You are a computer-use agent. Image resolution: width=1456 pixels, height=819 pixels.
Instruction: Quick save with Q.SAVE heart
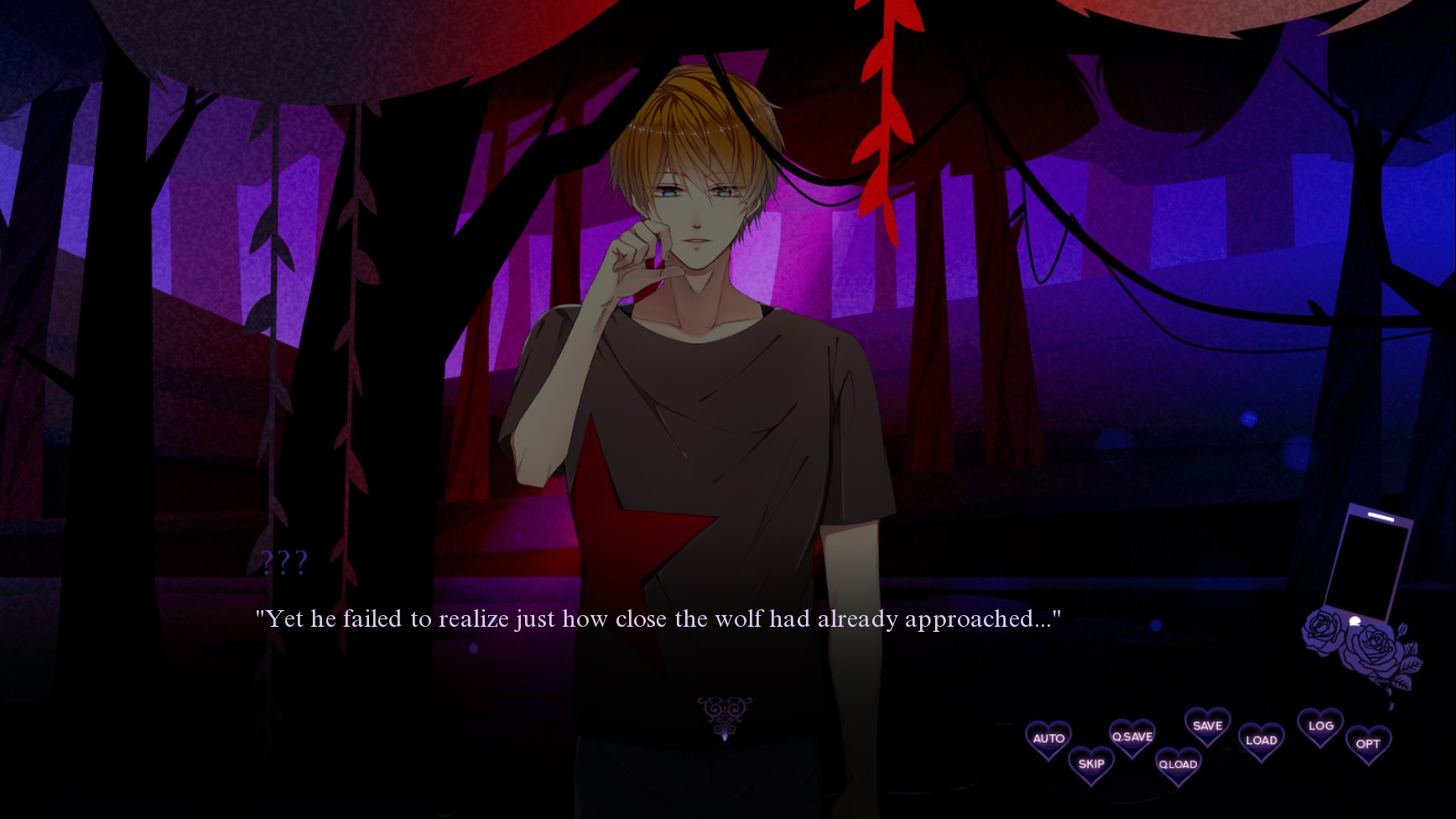click(x=1132, y=738)
